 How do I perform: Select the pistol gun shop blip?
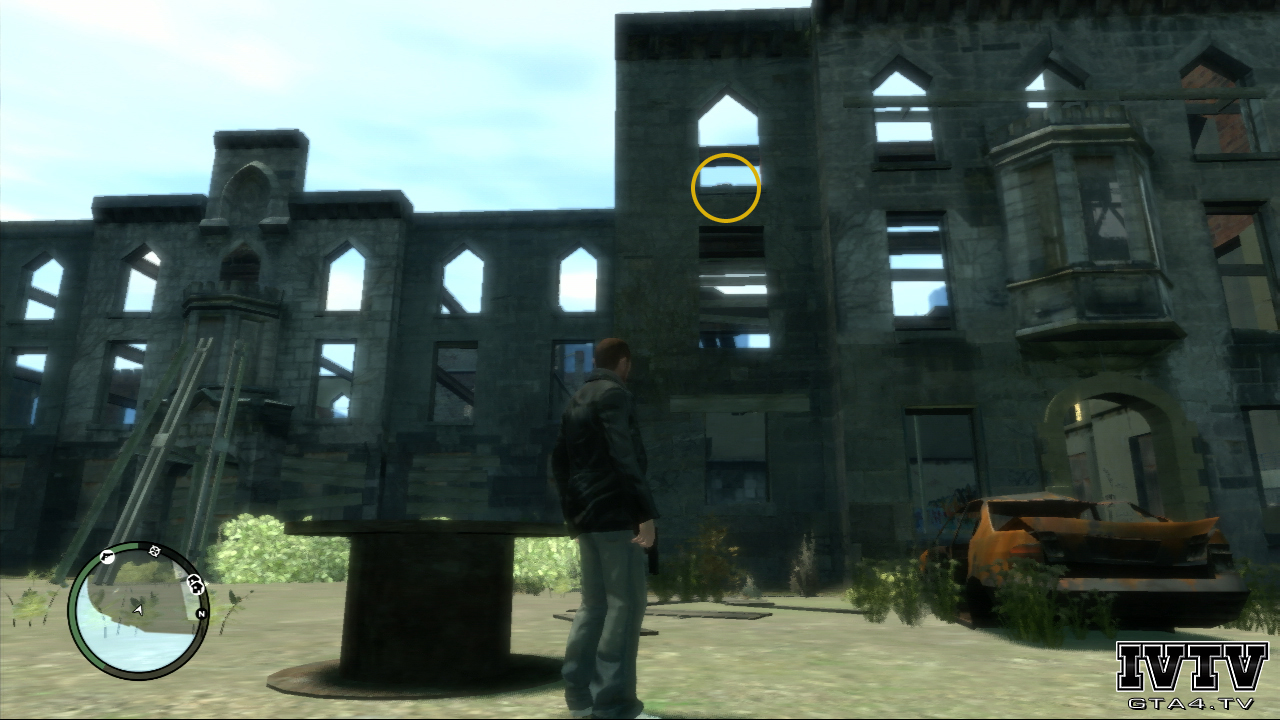107,558
